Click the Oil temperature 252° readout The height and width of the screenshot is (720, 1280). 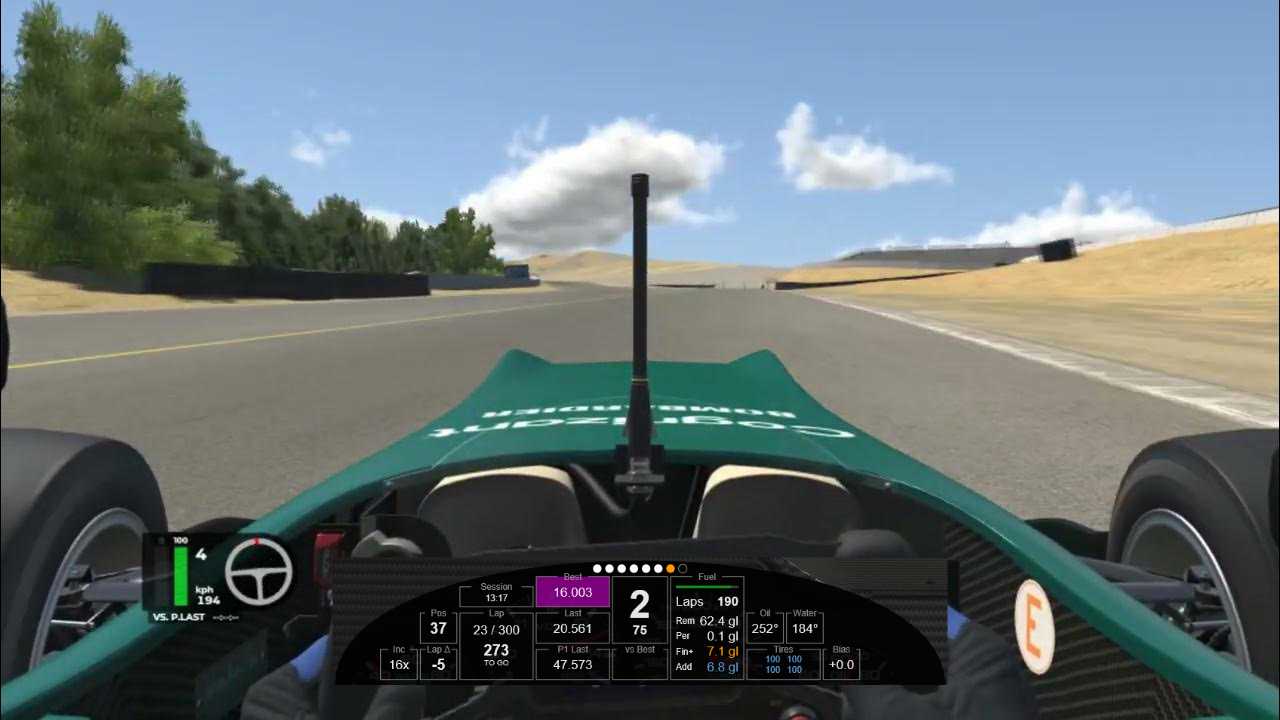pos(763,628)
